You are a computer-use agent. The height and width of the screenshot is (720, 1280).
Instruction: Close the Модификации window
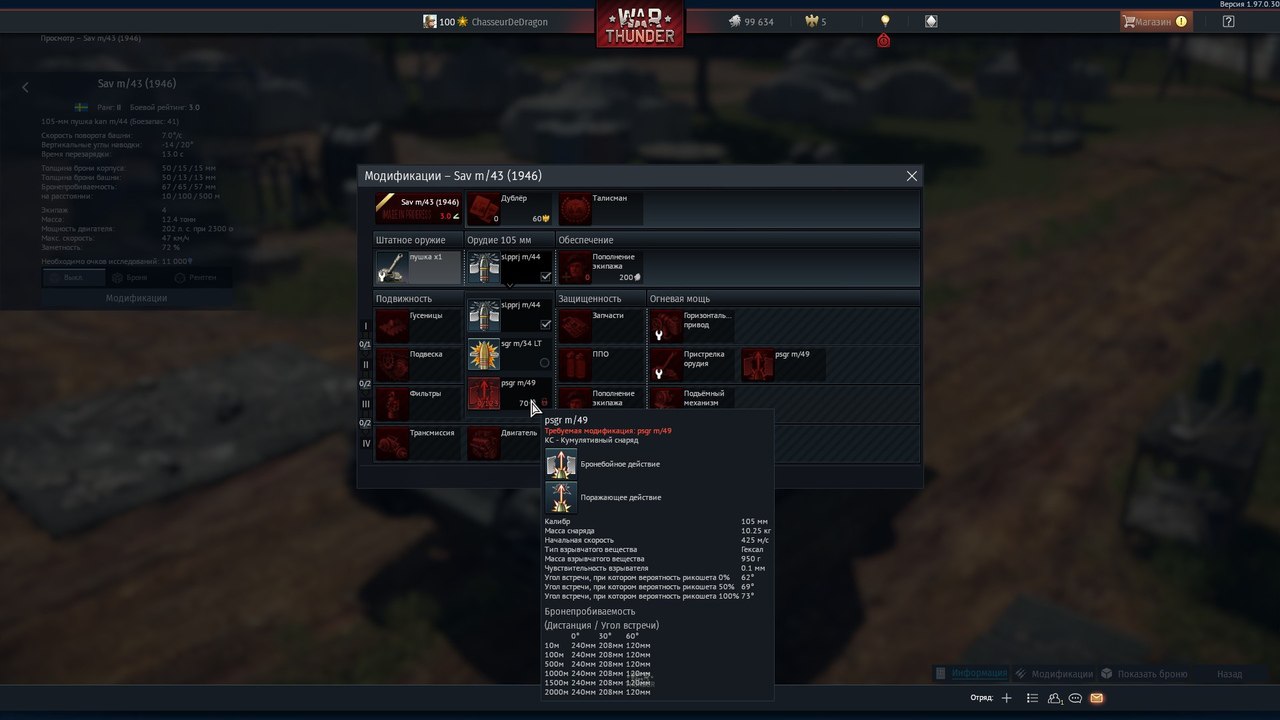(x=911, y=176)
